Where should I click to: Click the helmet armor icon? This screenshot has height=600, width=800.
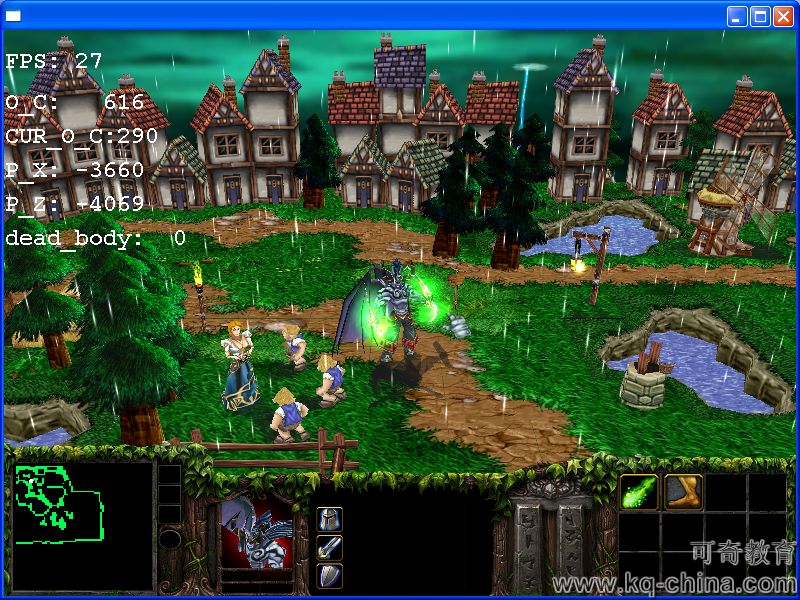(330, 519)
